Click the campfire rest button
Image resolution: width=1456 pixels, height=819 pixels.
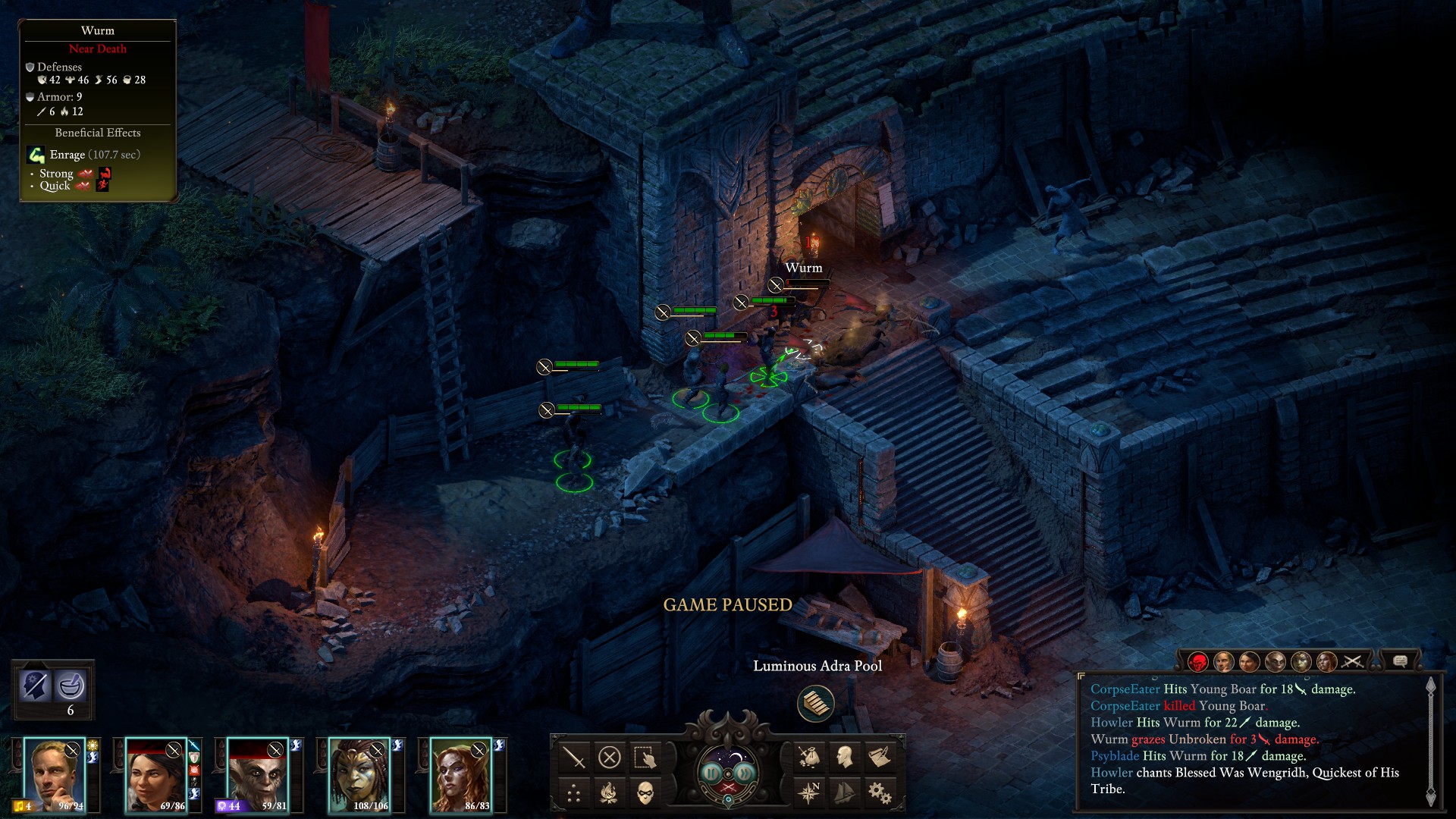[x=610, y=793]
